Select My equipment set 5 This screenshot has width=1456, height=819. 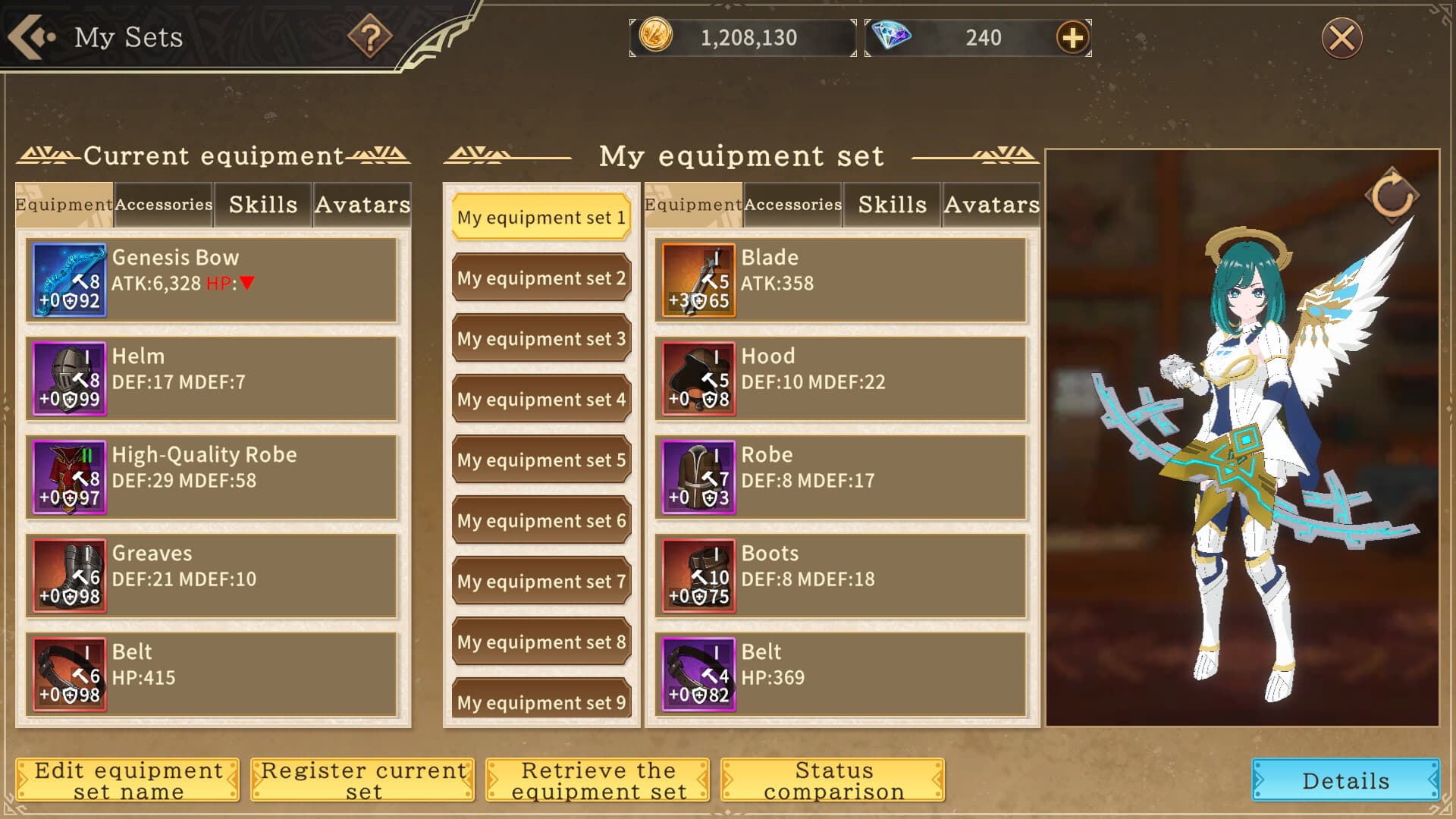pyautogui.click(x=541, y=460)
